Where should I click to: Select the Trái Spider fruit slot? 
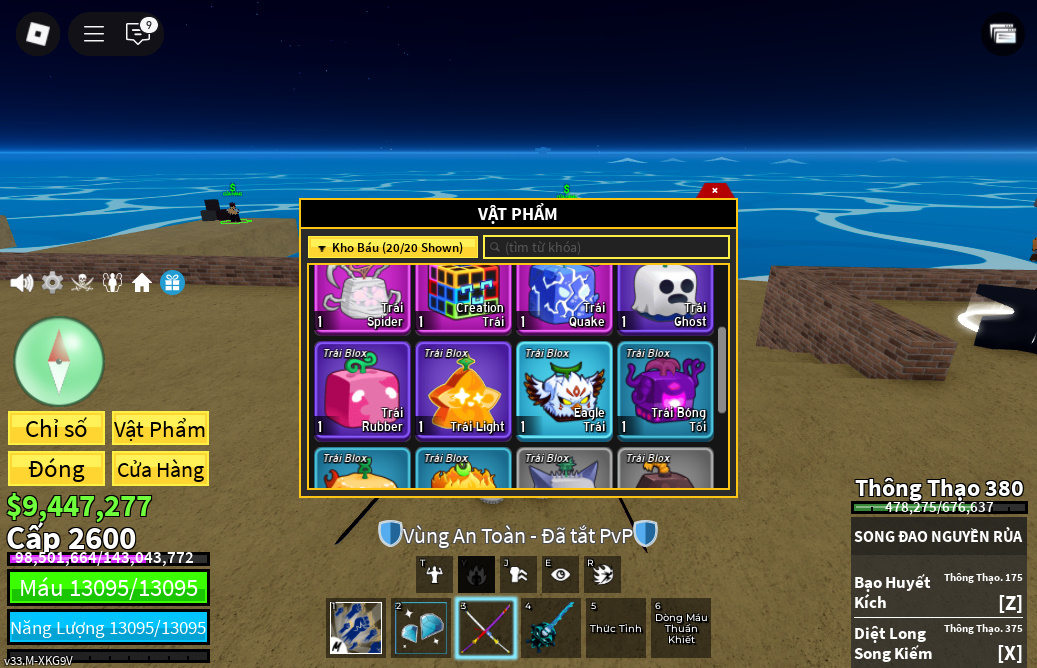362,298
